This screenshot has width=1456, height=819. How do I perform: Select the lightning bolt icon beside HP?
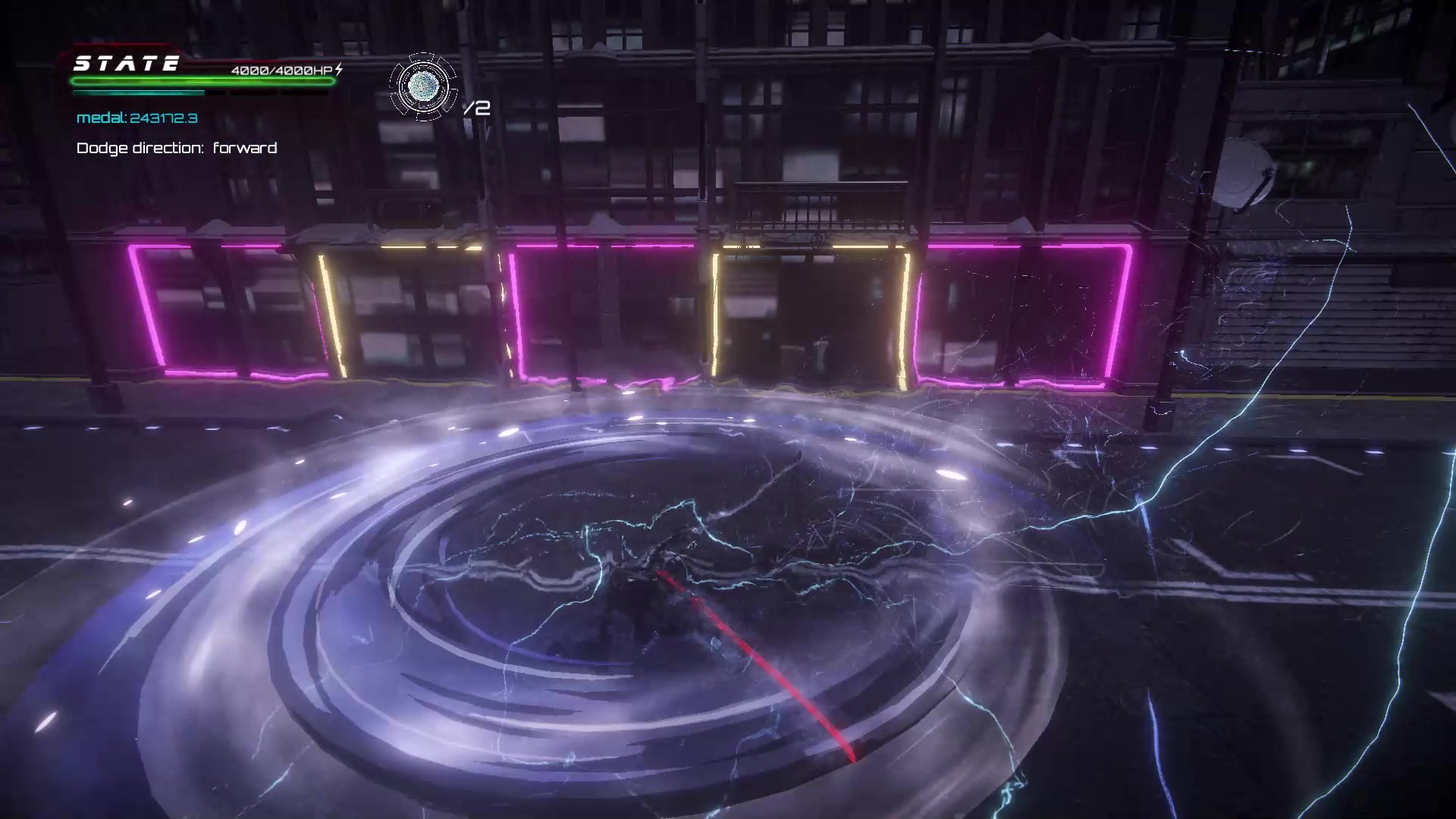click(340, 69)
